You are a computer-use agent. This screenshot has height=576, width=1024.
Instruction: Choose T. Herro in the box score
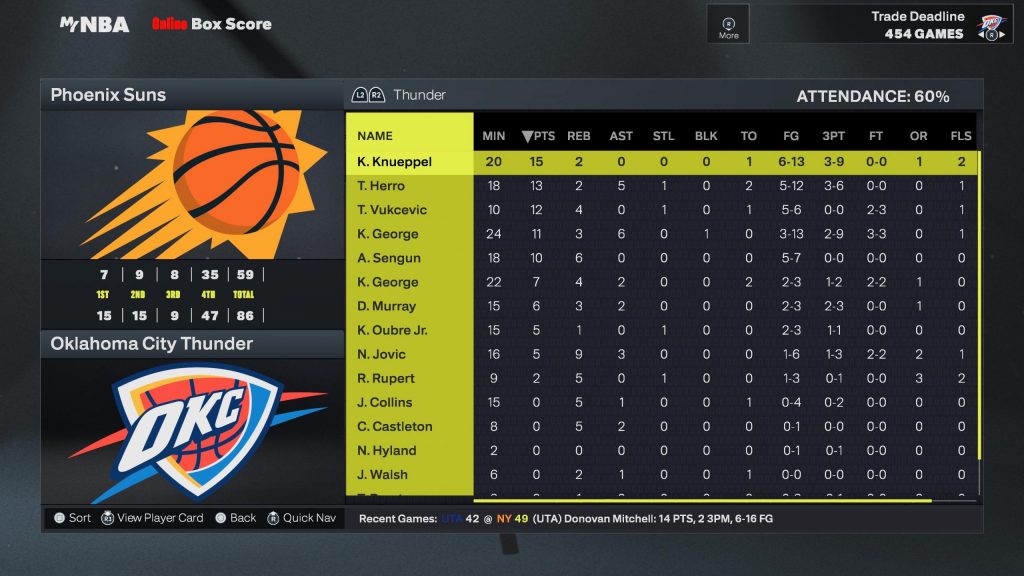(x=381, y=186)
